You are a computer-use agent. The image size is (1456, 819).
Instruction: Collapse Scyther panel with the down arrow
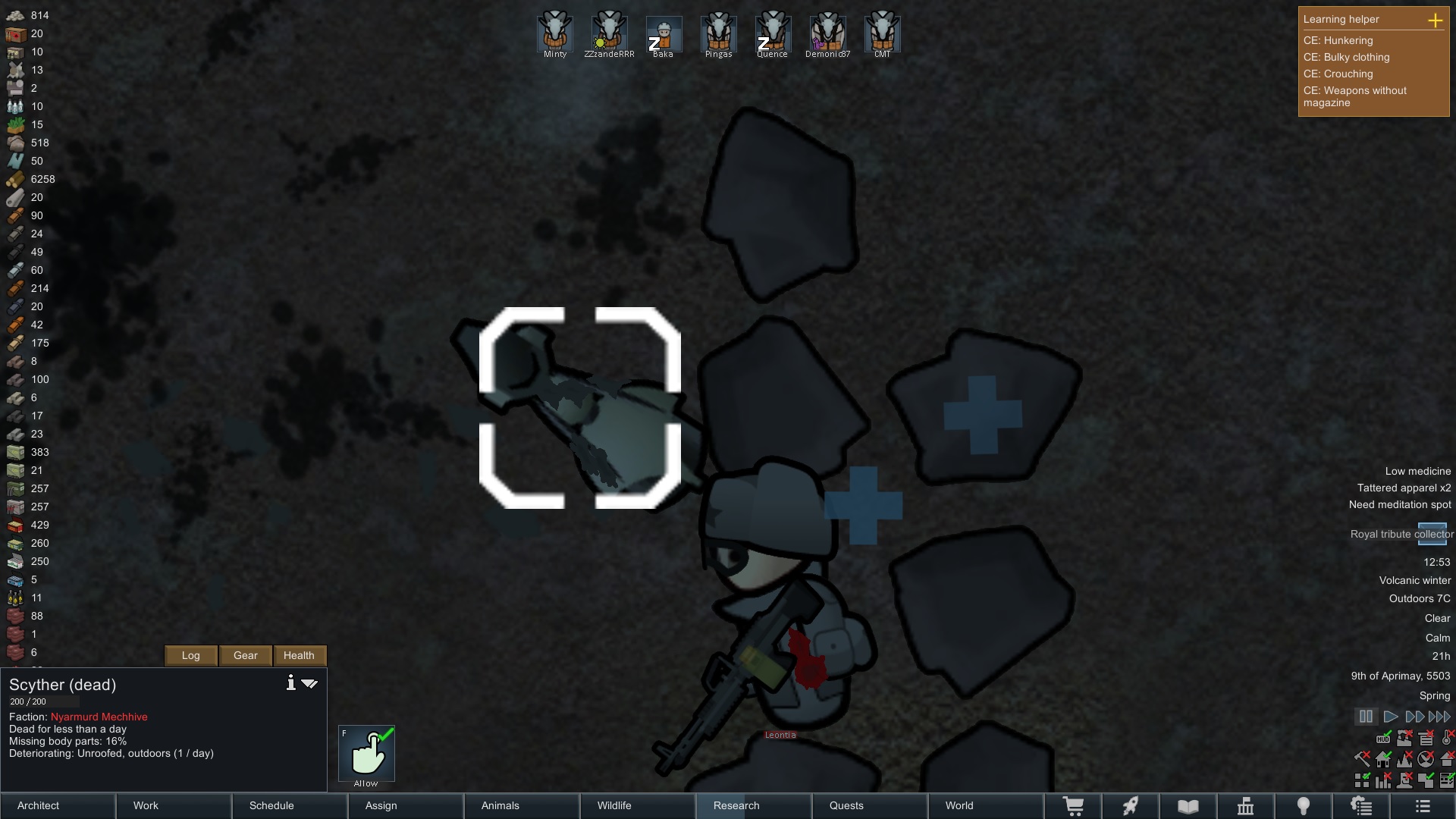pos(309,682)
